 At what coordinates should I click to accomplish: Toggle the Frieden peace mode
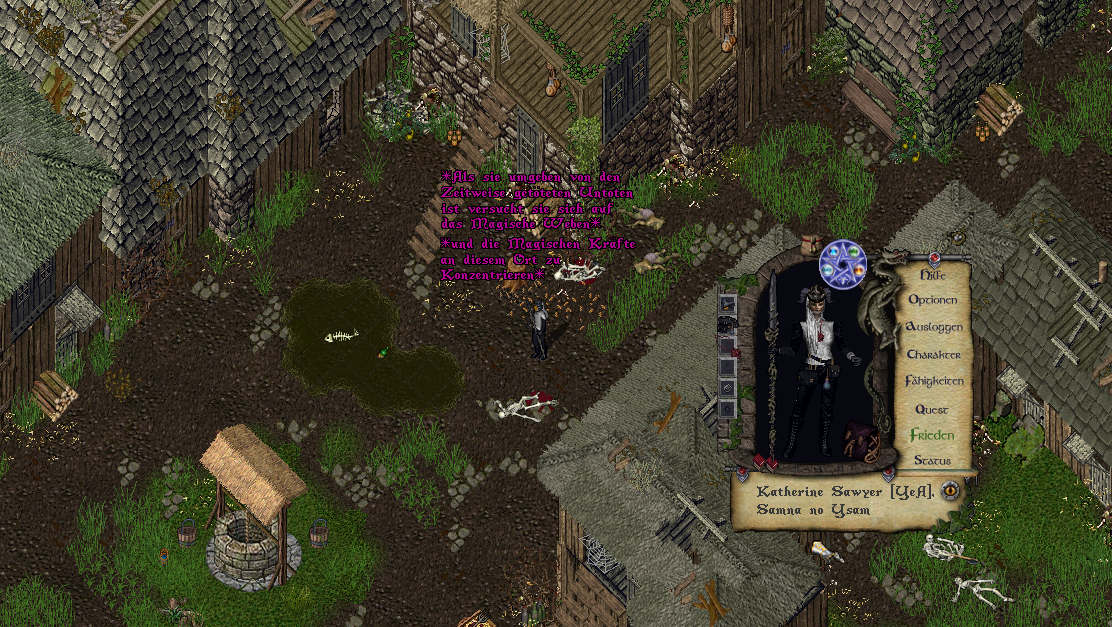[931, 435]
